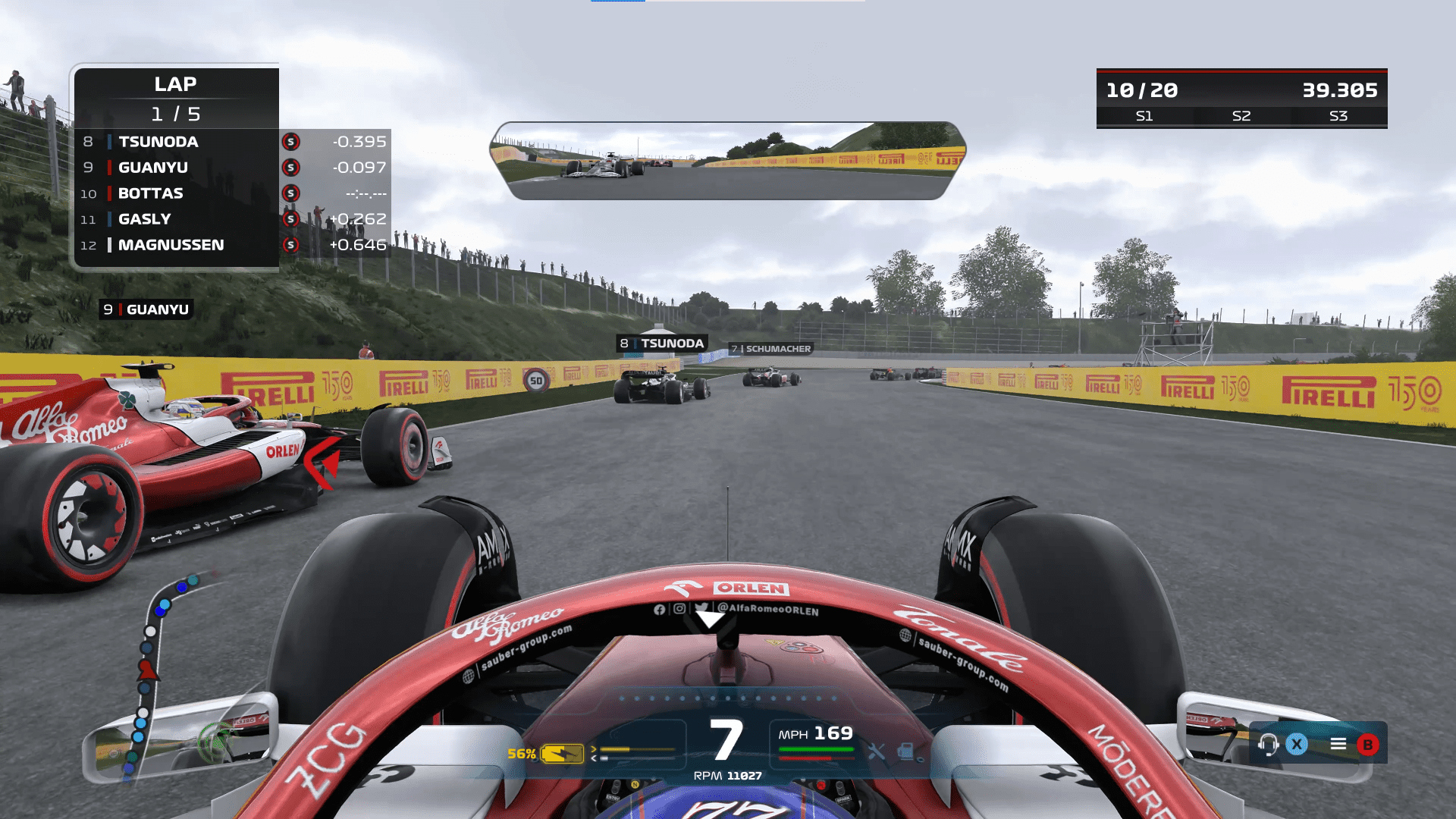Image resolution: width=1456 pixels, height=819 pixels.
Task: Select the S3 sector tab
Action: pos(1339,116)
